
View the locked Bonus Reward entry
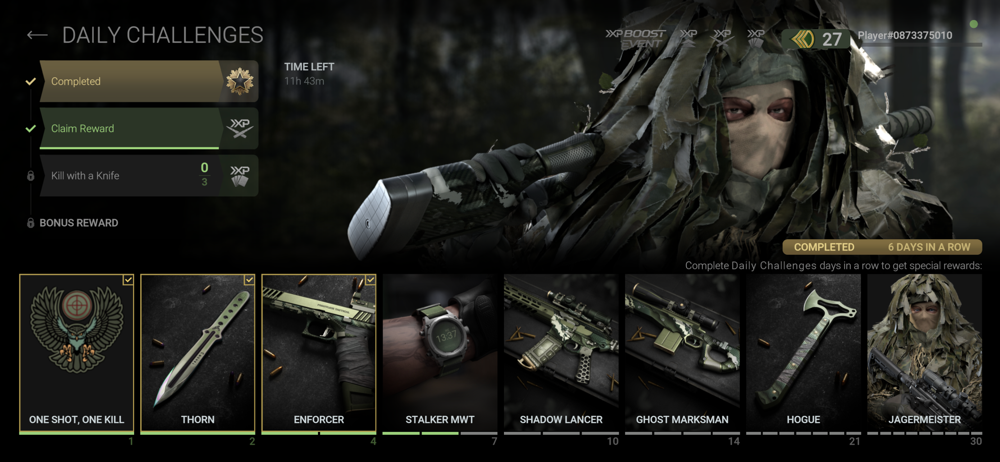[x=78, y=223]
